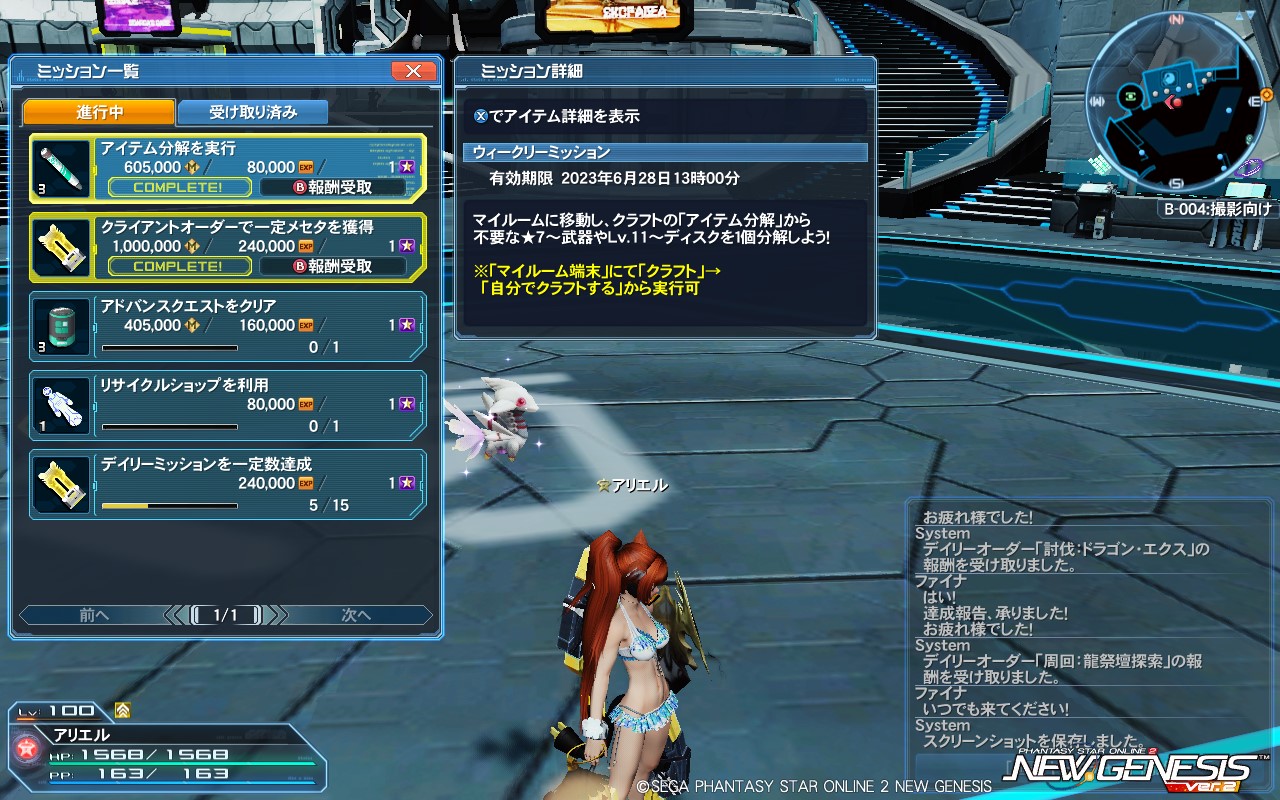Image resolution: width=1280 pixels, height=800 pixels.
Task: Select the recycle shop costume icon
Action: pos(61,406)
